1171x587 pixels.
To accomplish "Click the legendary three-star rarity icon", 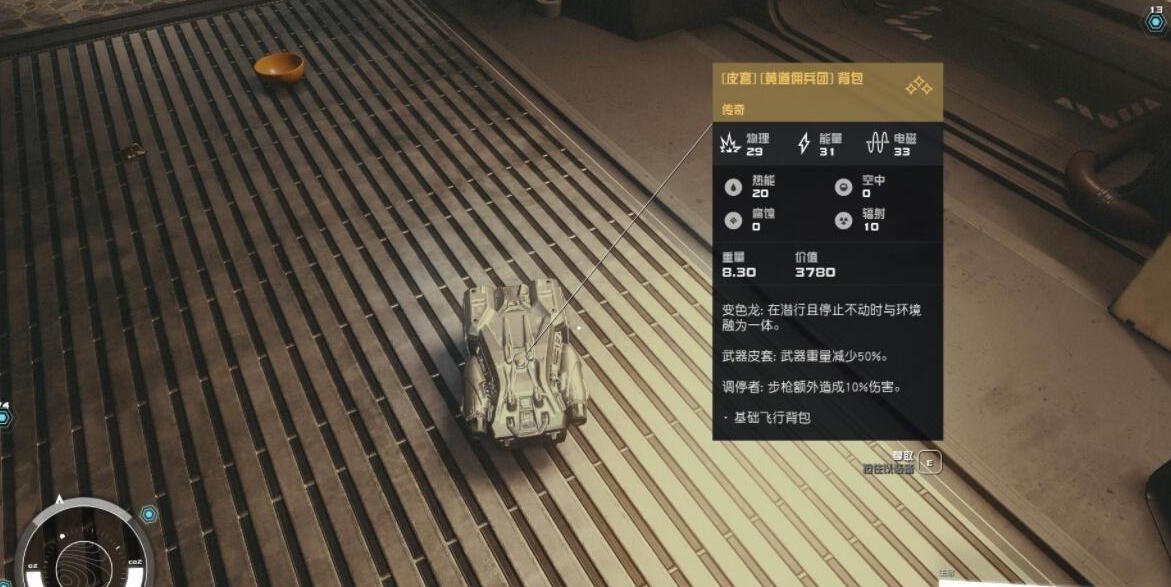I will [918, 87].
